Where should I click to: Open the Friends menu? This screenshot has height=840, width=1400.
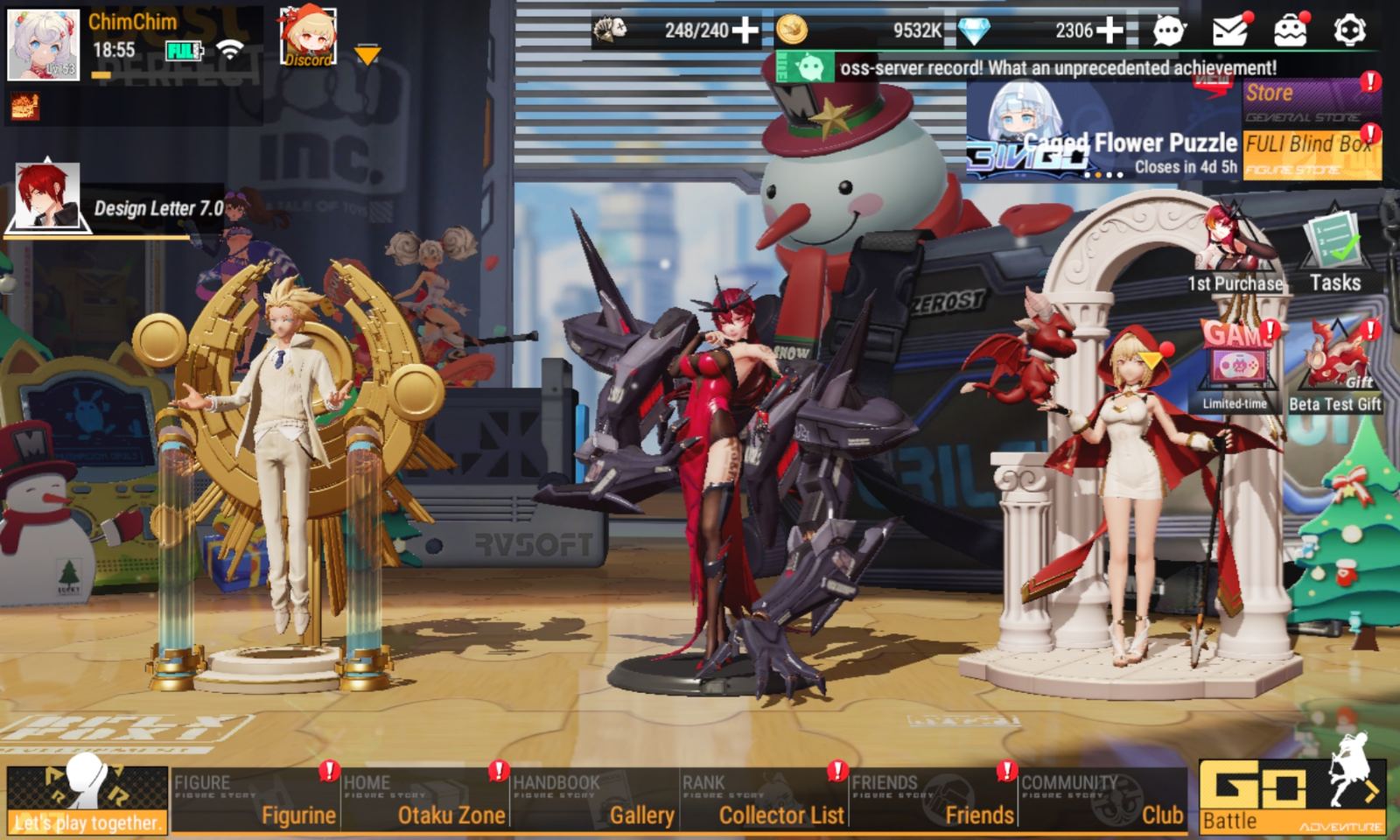932,800
